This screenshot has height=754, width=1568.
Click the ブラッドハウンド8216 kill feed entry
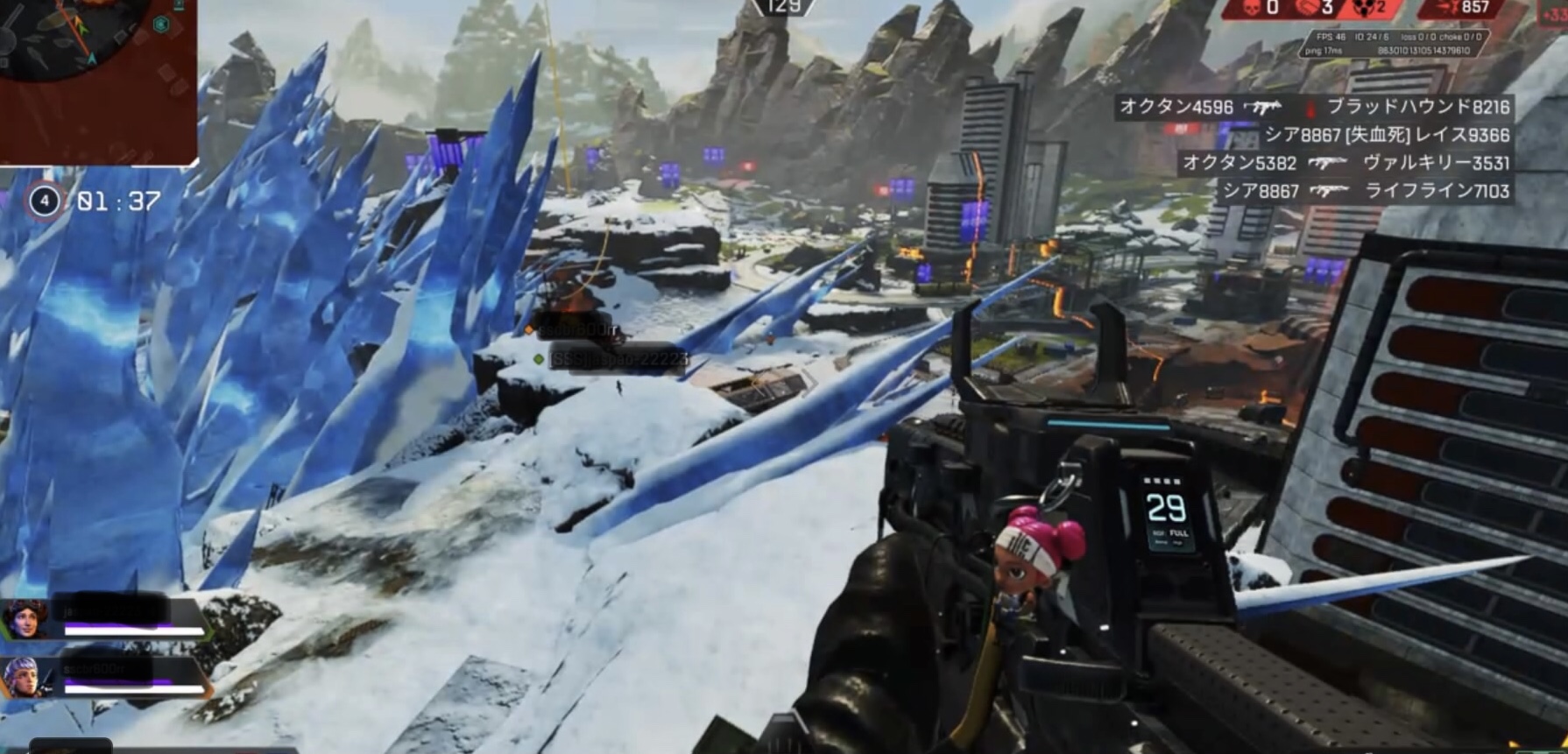(1417, 108)
